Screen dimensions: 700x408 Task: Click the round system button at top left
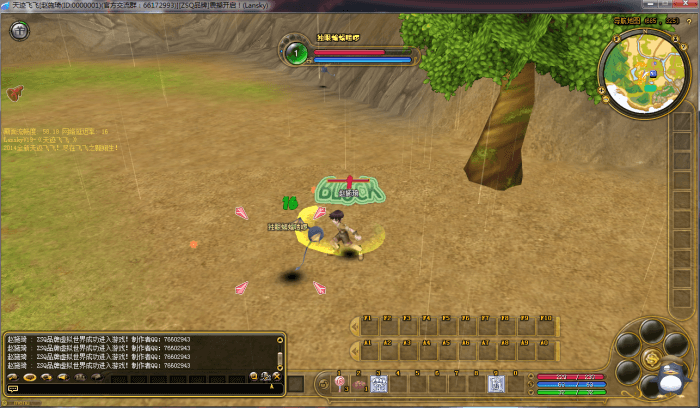coord(19,31)
